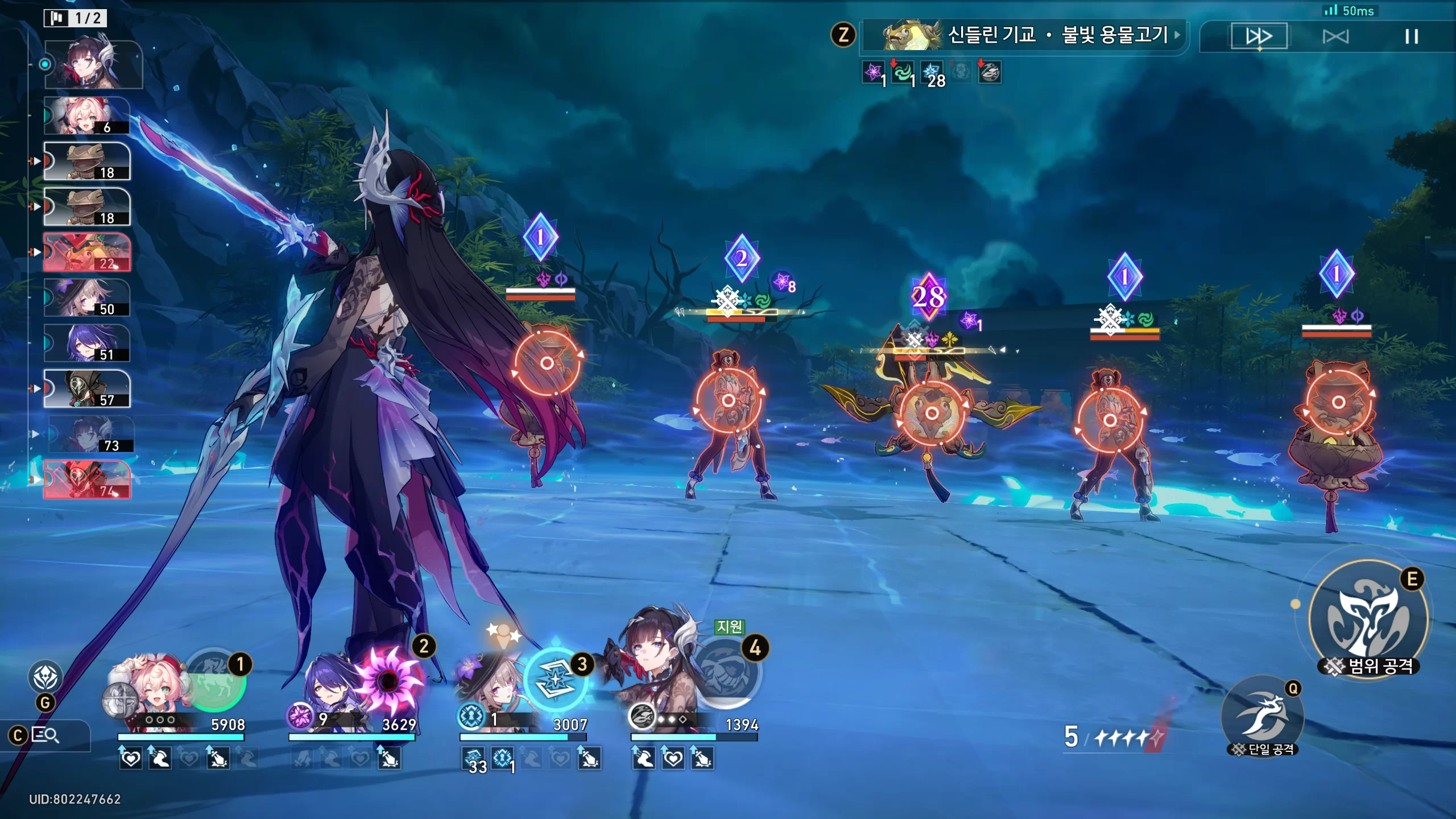Activate the 지원 support character's ultimate
The image size is (1456, 819).
pos(726,675)
